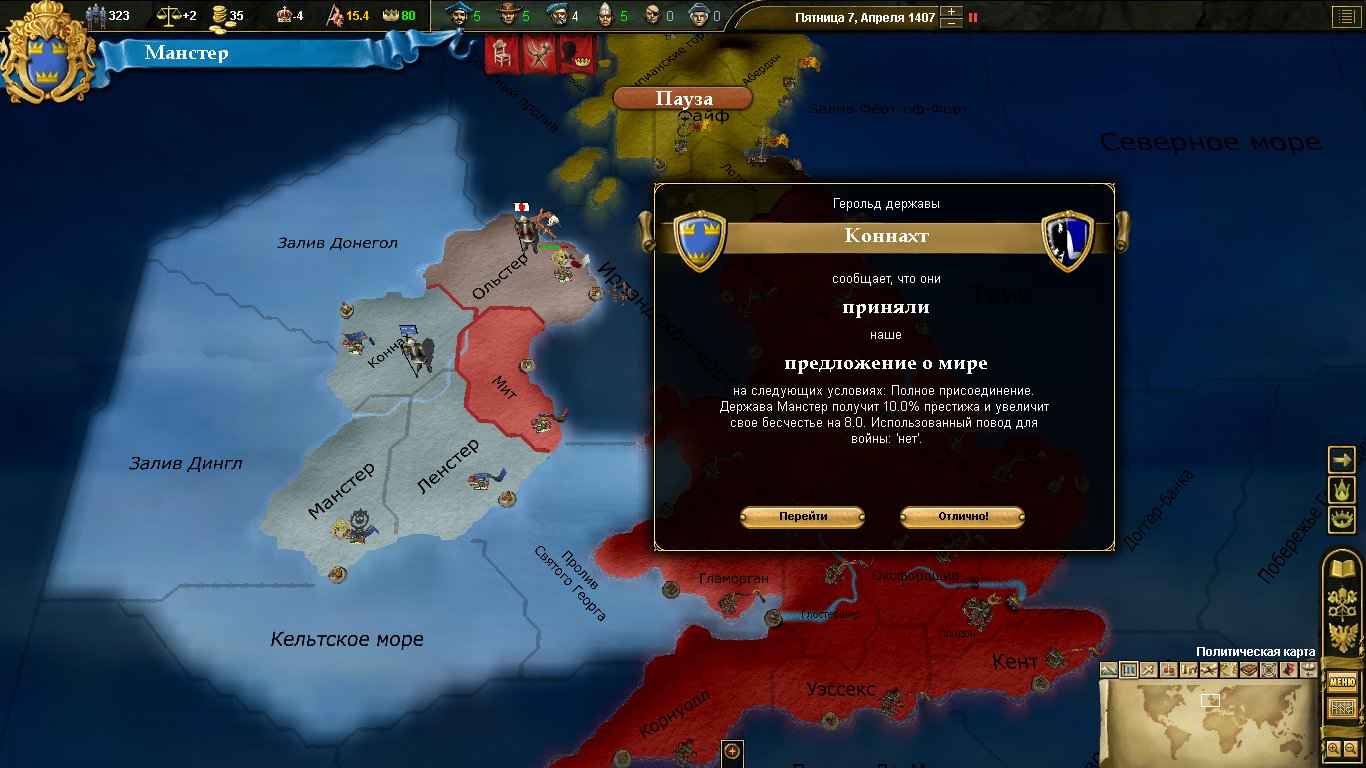1366x768 pixels.
Task: Toggle the red pause indicator by the date
Action: pyautogui.click(x=973, y=17)
